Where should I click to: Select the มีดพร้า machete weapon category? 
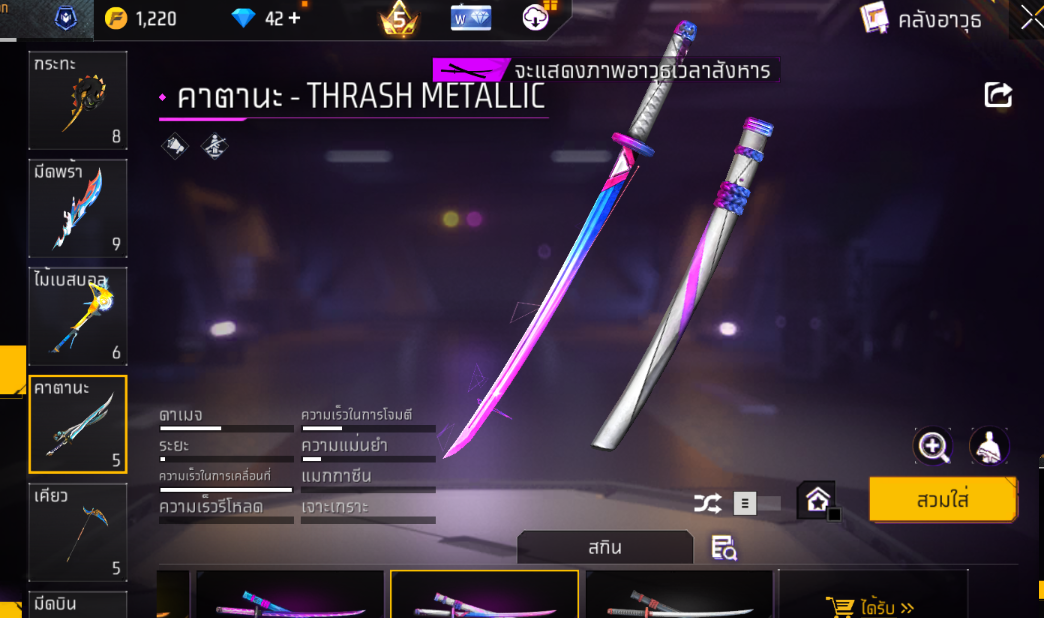[x=78, y=208]
